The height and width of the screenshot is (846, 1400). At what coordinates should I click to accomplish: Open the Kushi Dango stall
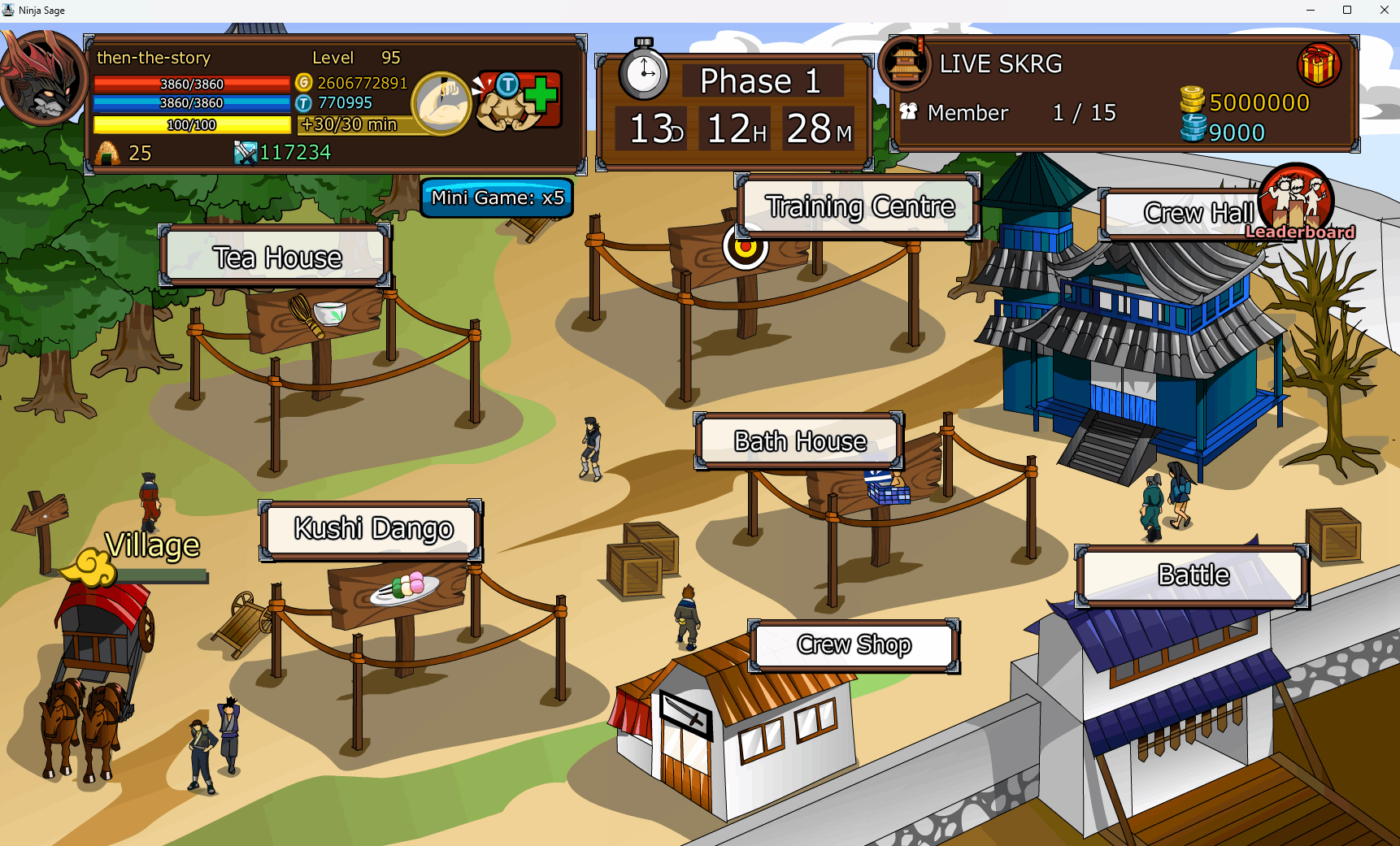(372, 529)
